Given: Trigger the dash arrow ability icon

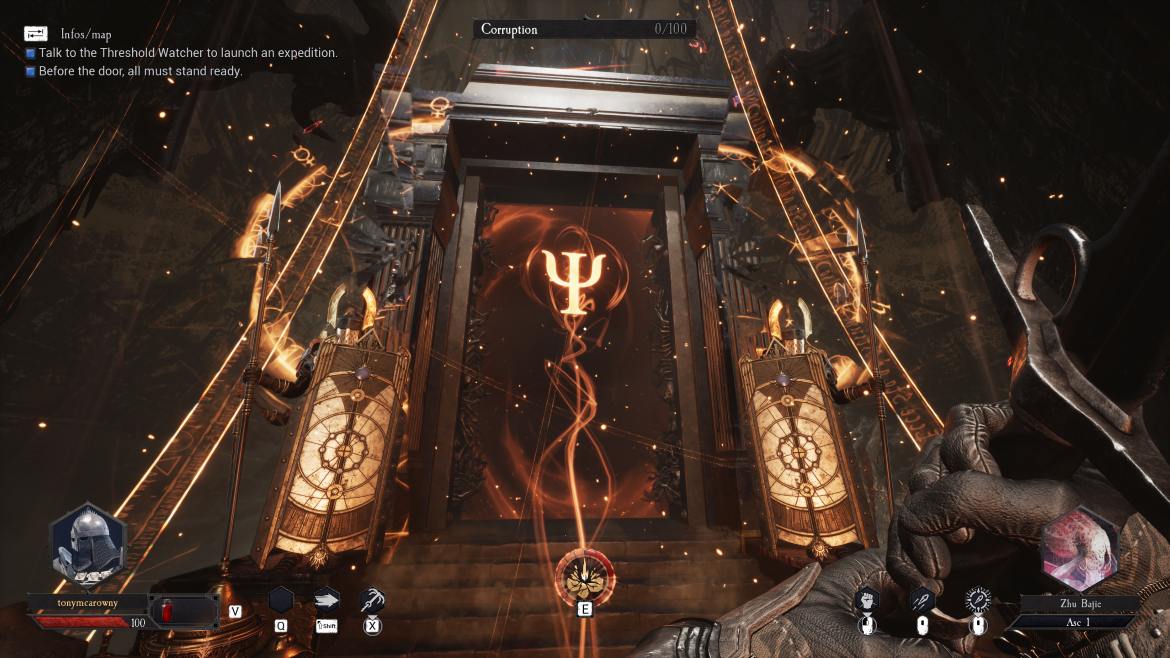Looking at the screenshot, I should [327, 600].
